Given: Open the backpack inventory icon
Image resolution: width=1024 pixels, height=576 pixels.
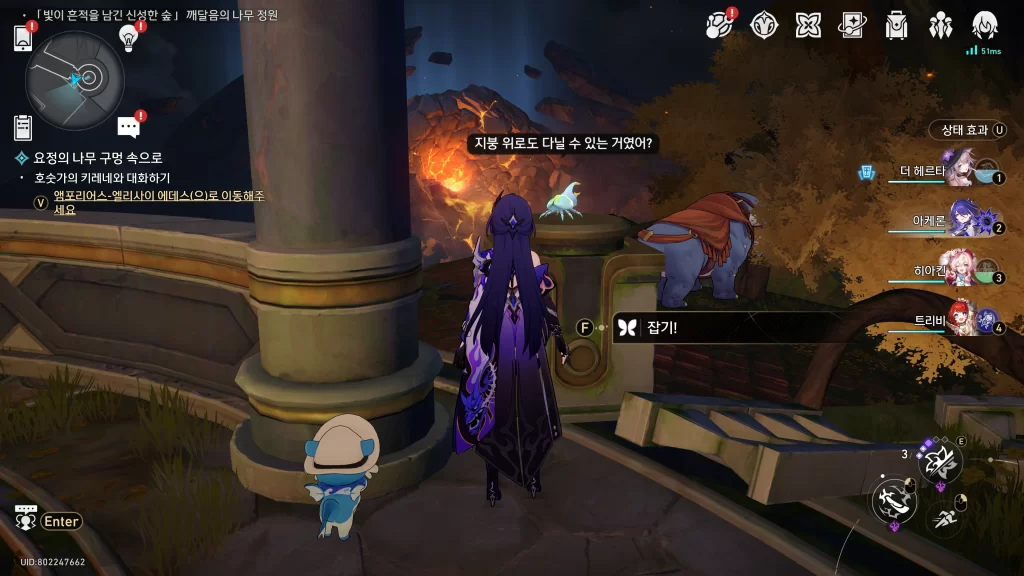Looking at the screenshot, I should click(x=896, y=25).
